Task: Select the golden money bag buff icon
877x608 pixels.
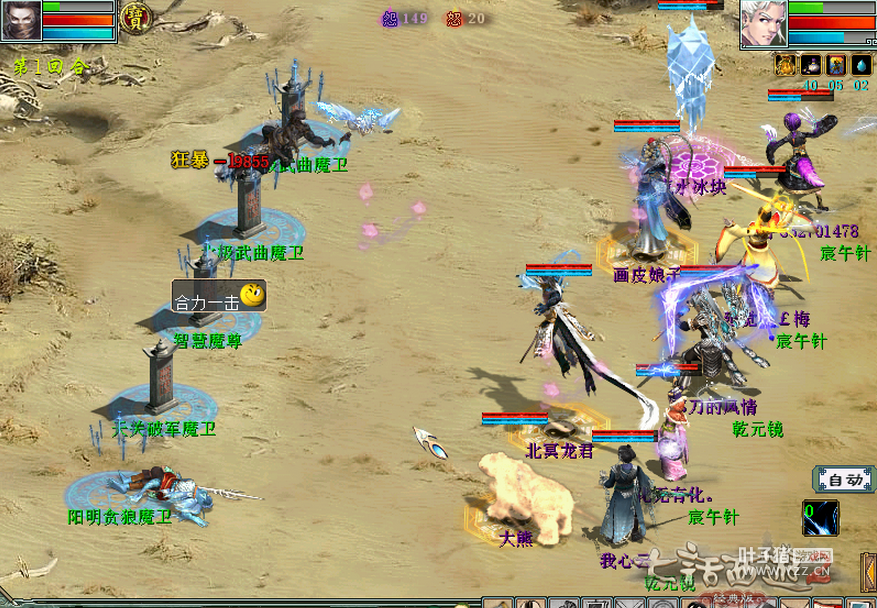Action: (x=786, y=65)
